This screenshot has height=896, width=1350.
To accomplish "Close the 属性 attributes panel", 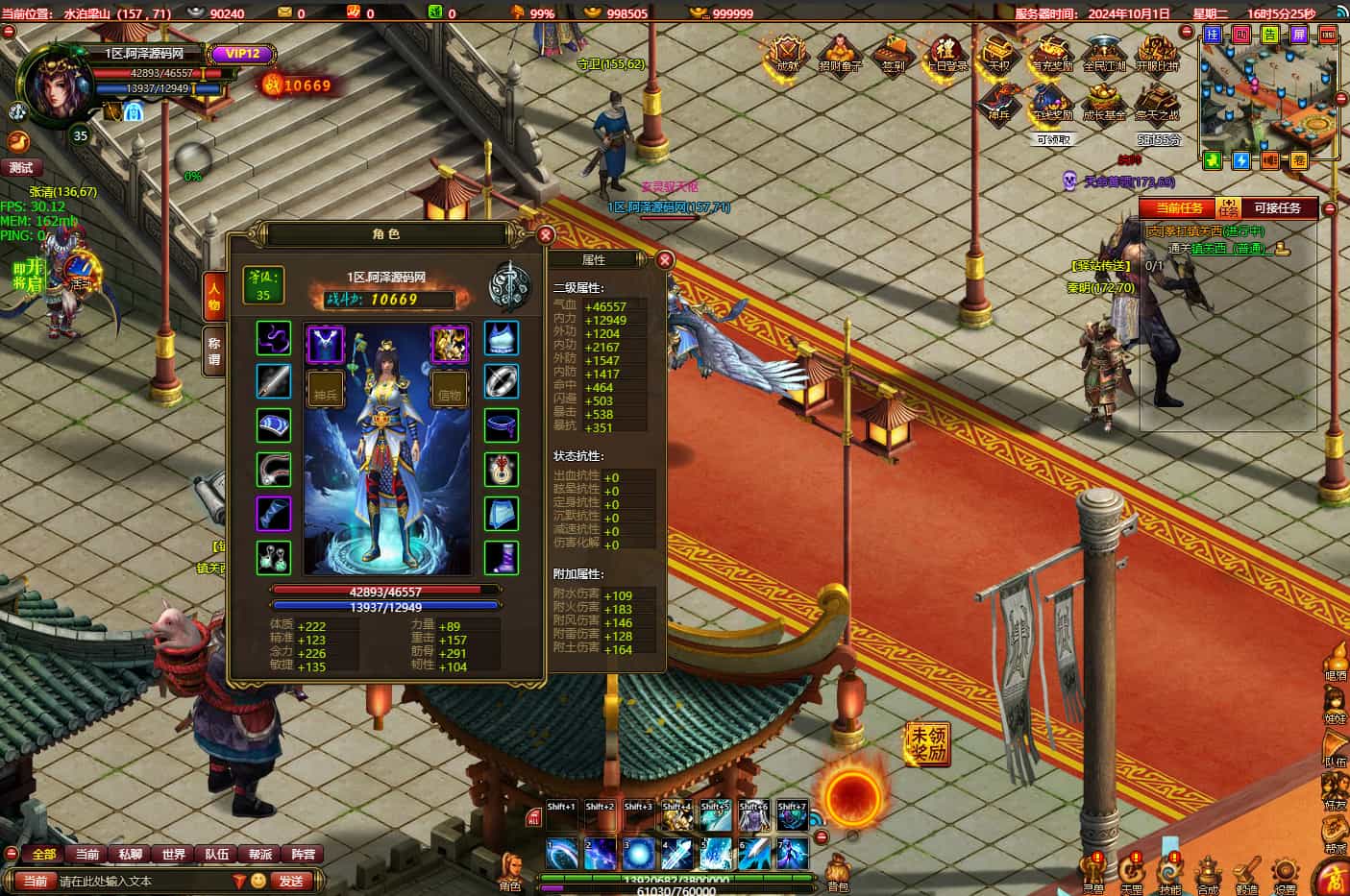I will 665,259.
